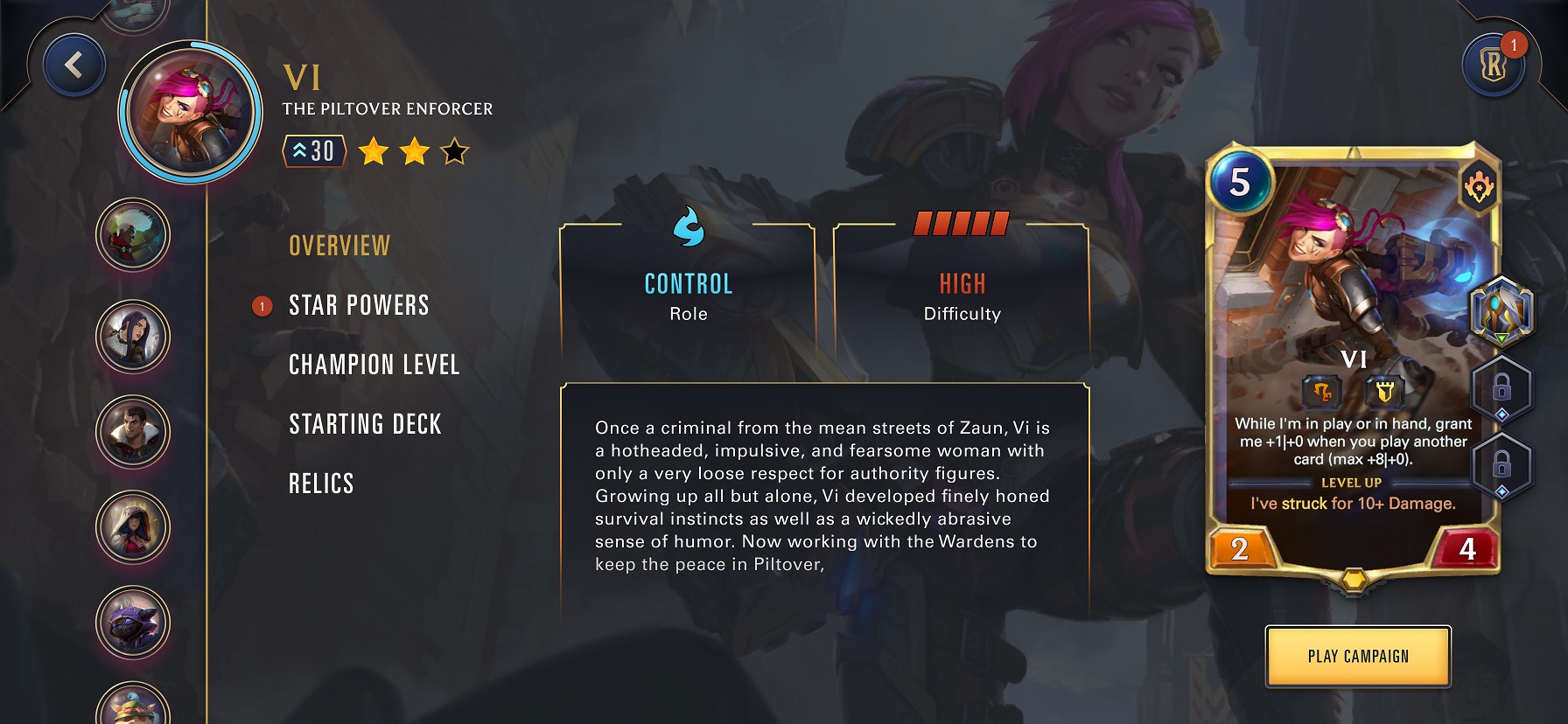1568x724 pixels.
Task: Pick the fur-collared dark-haired man portrait
Action: tap(133, 431)
